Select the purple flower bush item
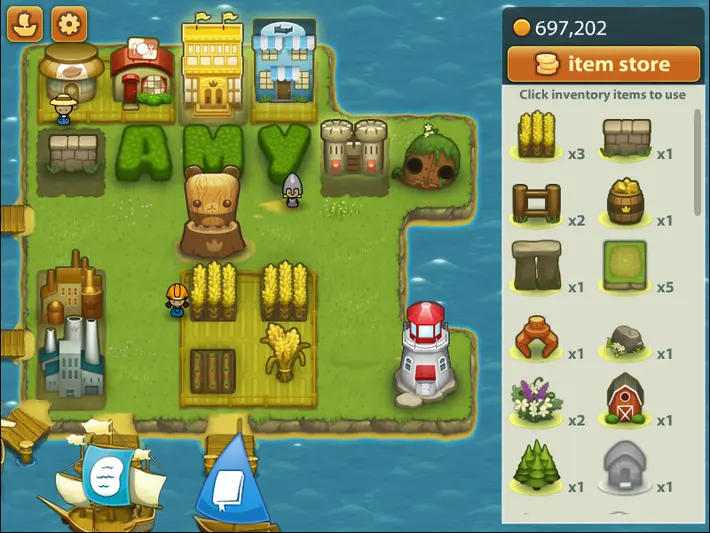This screenshot has height=533, width=710. click(x=536, y=400)
